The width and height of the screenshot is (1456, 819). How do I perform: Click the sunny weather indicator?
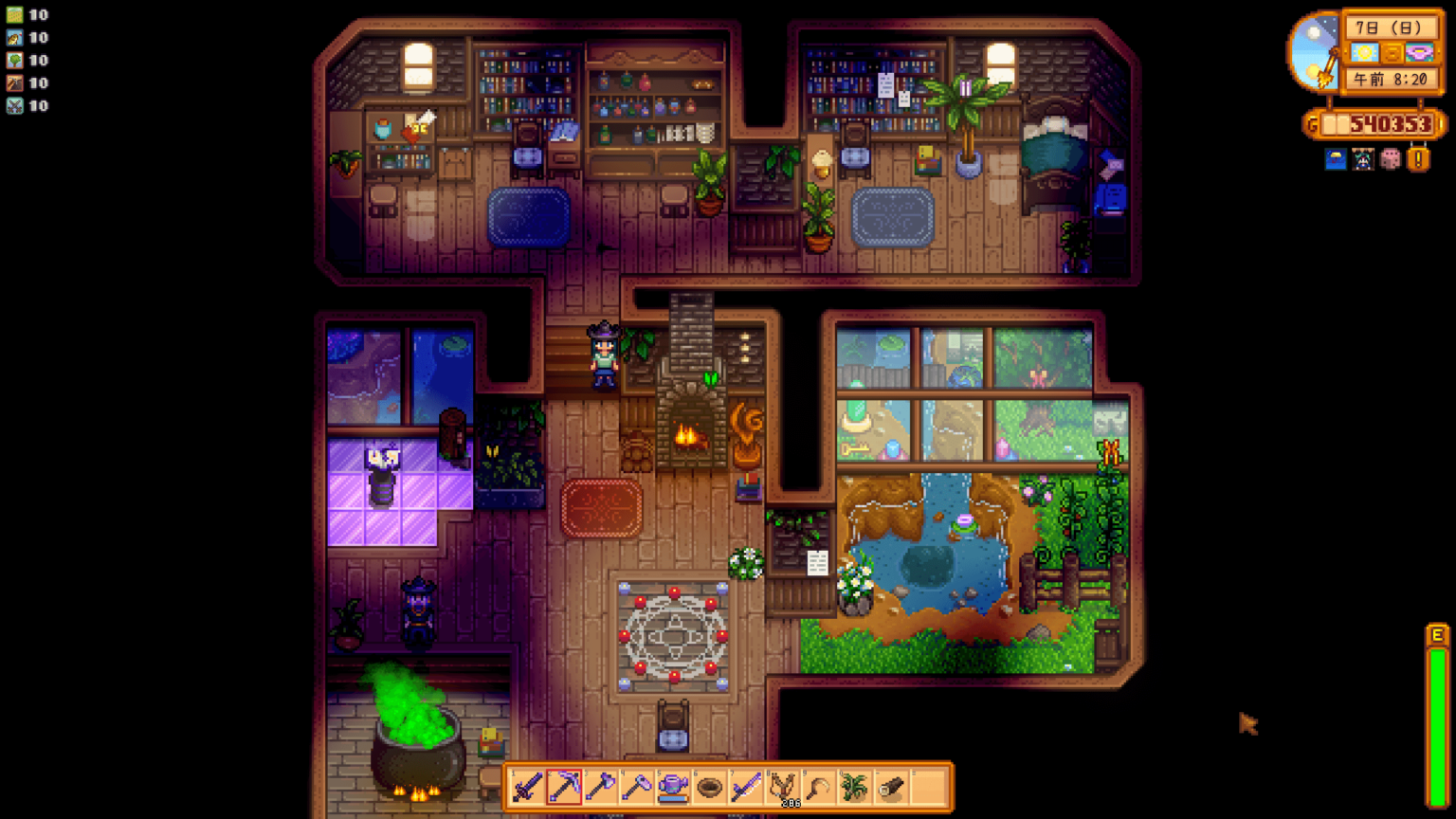(x=1365, y=51)
